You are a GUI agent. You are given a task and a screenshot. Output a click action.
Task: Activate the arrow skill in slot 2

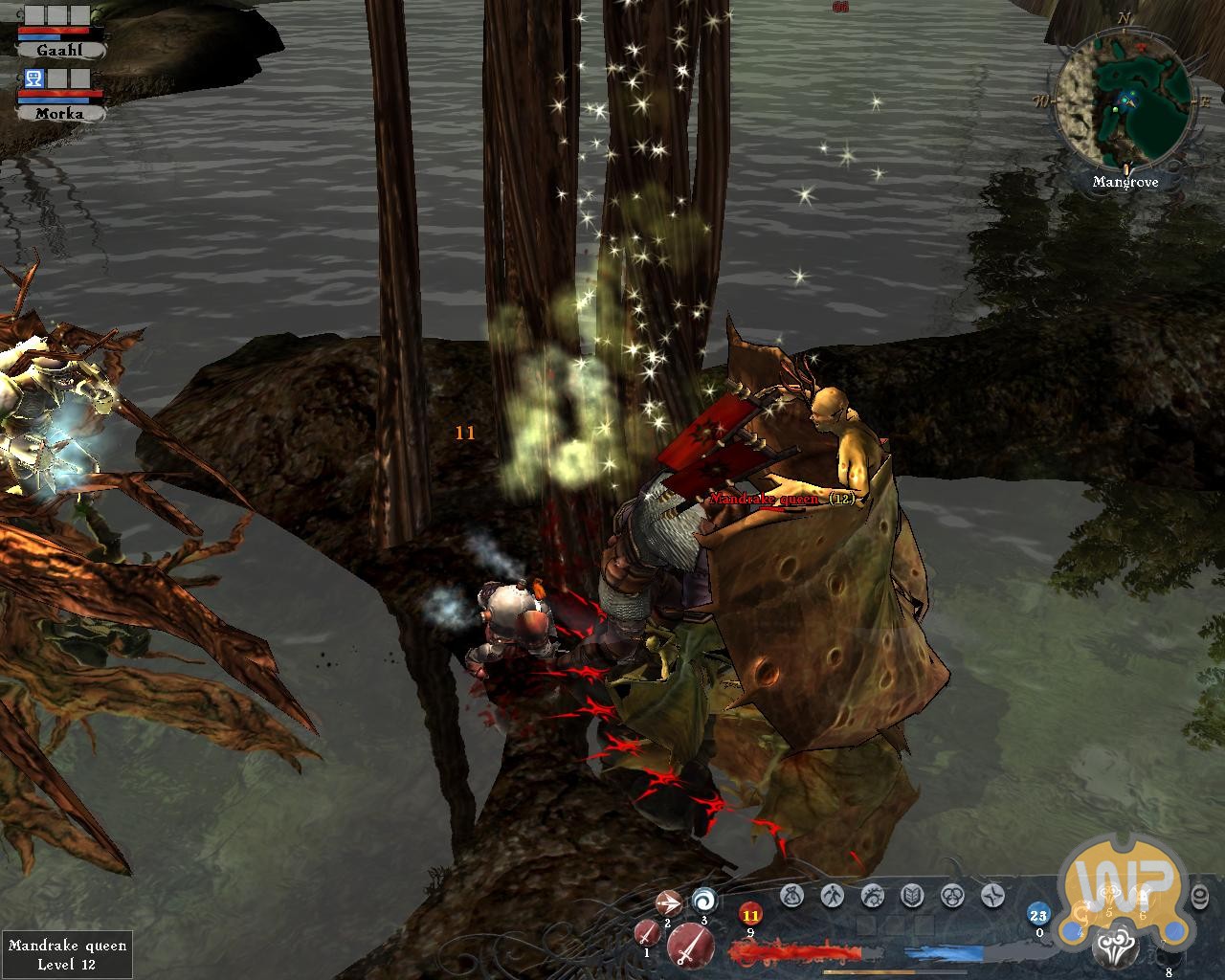(x=668, y=902)
